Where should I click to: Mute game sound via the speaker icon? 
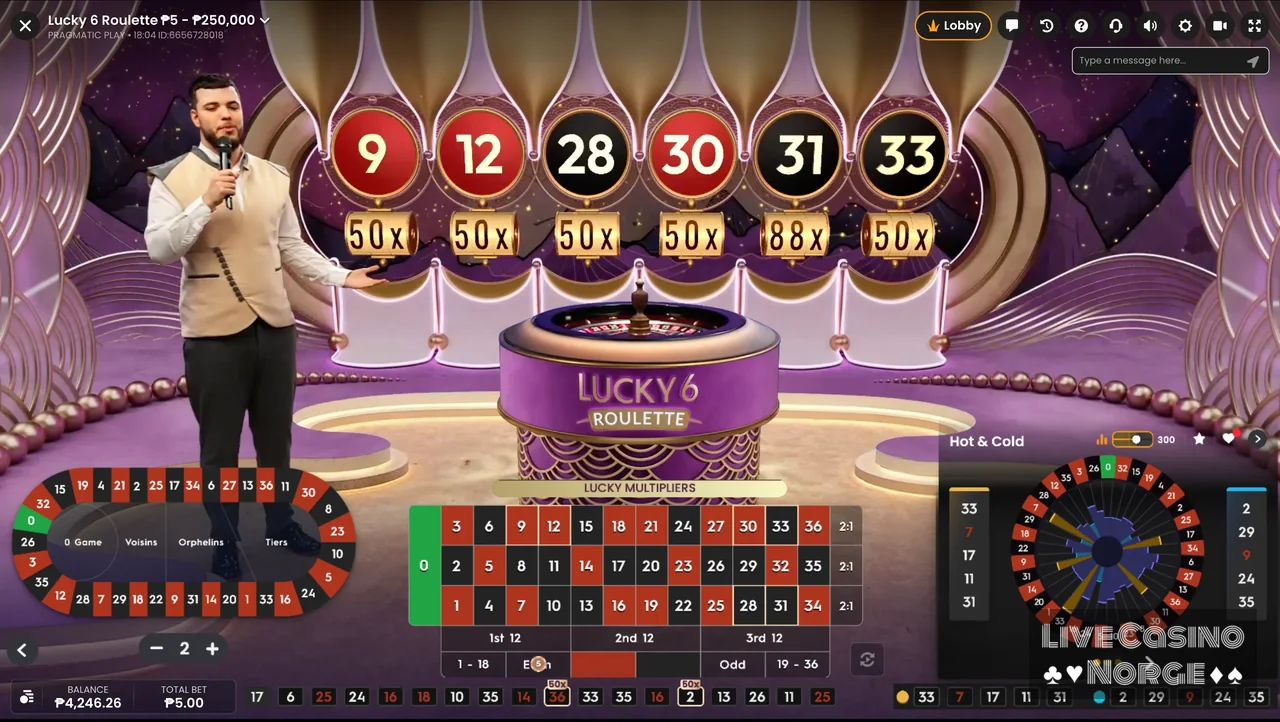click(x=1150, y=25)
